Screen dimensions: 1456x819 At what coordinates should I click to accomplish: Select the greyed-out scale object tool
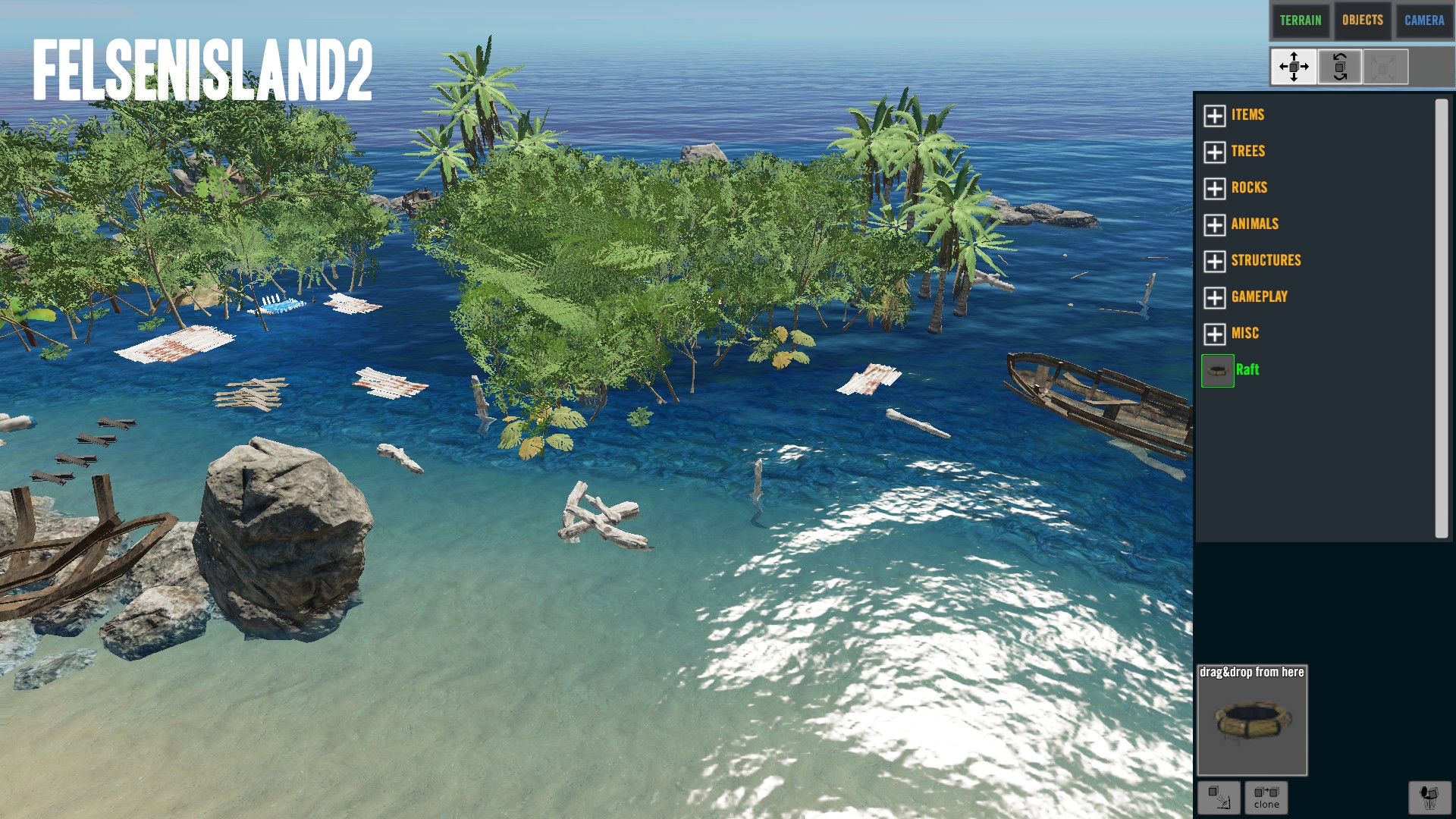pyautogui.click(x=1385, y=67)
